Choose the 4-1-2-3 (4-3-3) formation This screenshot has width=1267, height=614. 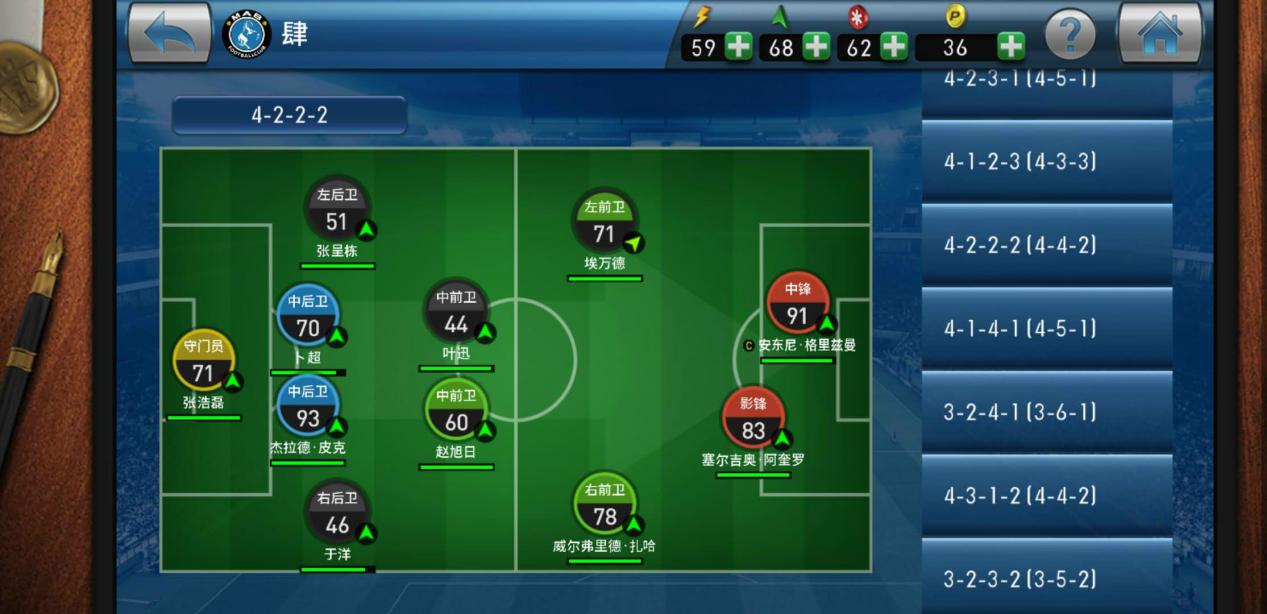[x=1046, y=161]
